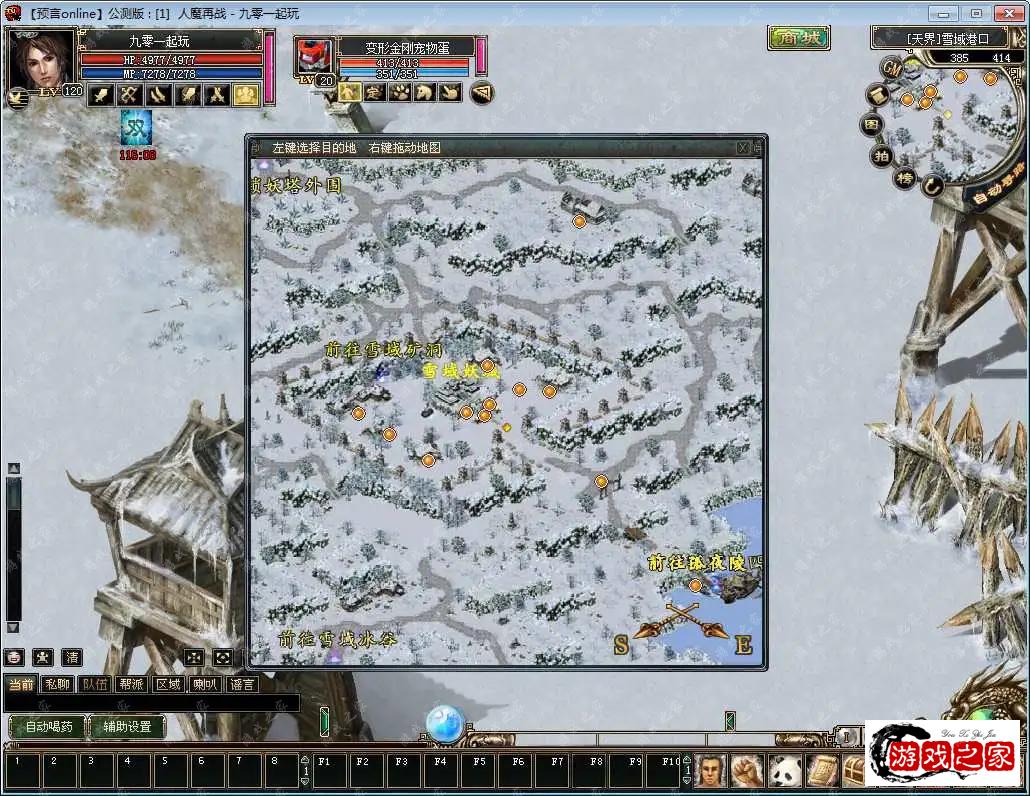Open the 商城 shop
This screenshot has width=1030, height=796.
(799, 38)
